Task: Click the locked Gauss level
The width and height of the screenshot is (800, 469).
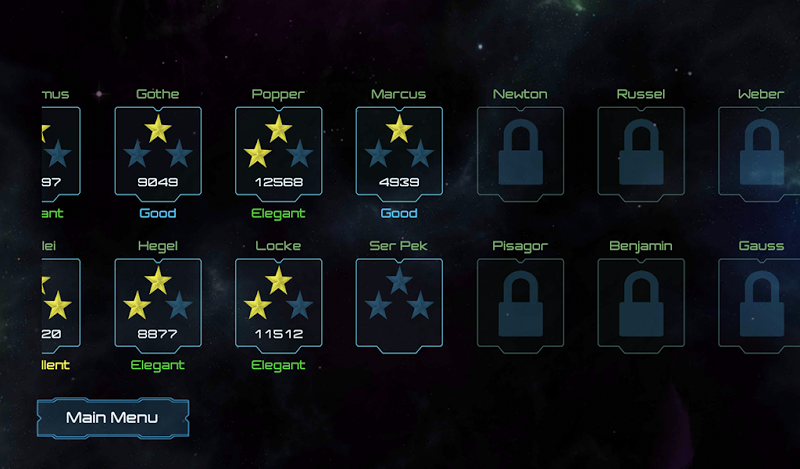Action: point(760,303)
